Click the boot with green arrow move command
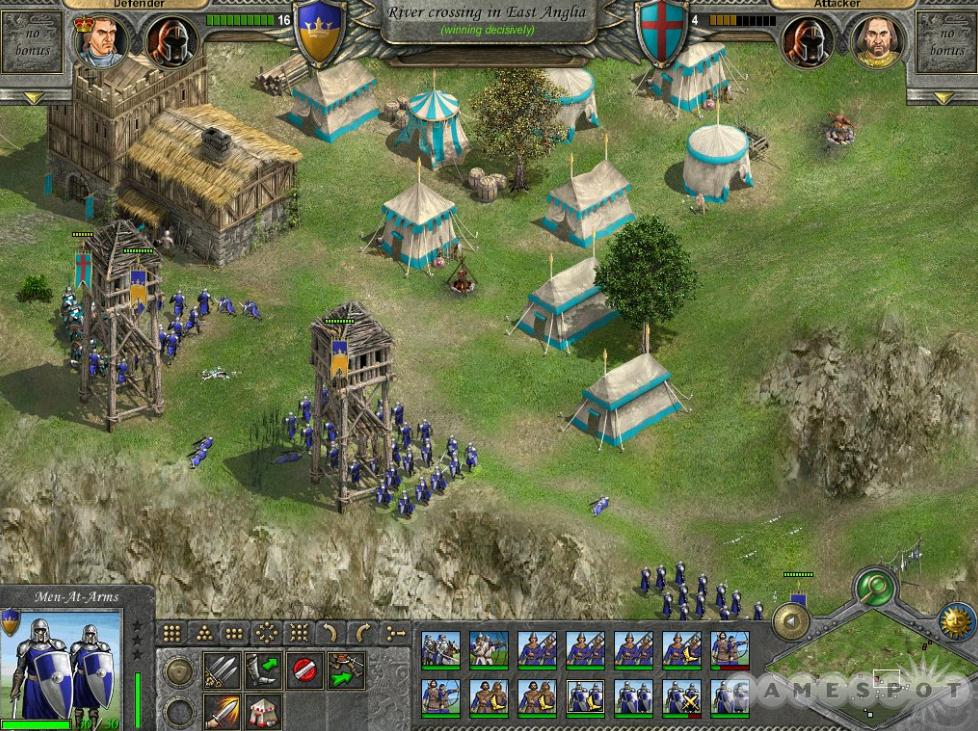The width and height of the screenshot is (978, 731). [263, 670]
